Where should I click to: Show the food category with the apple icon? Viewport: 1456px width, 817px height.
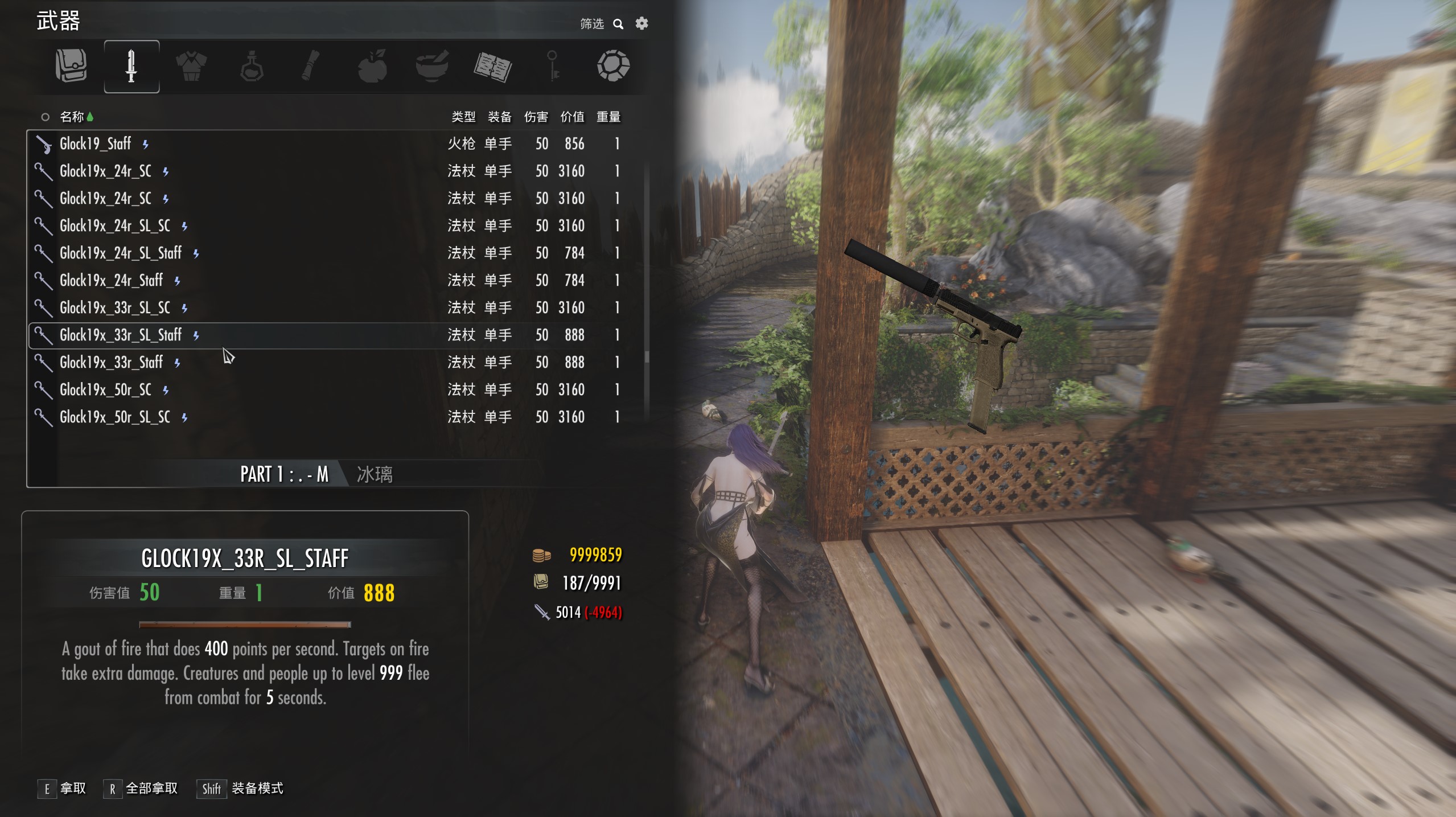[x=372, y=66]
